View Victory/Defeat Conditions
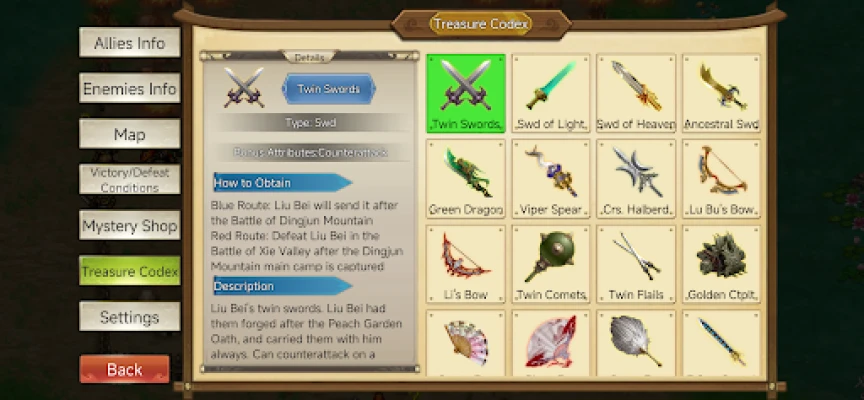 [129, 180]
